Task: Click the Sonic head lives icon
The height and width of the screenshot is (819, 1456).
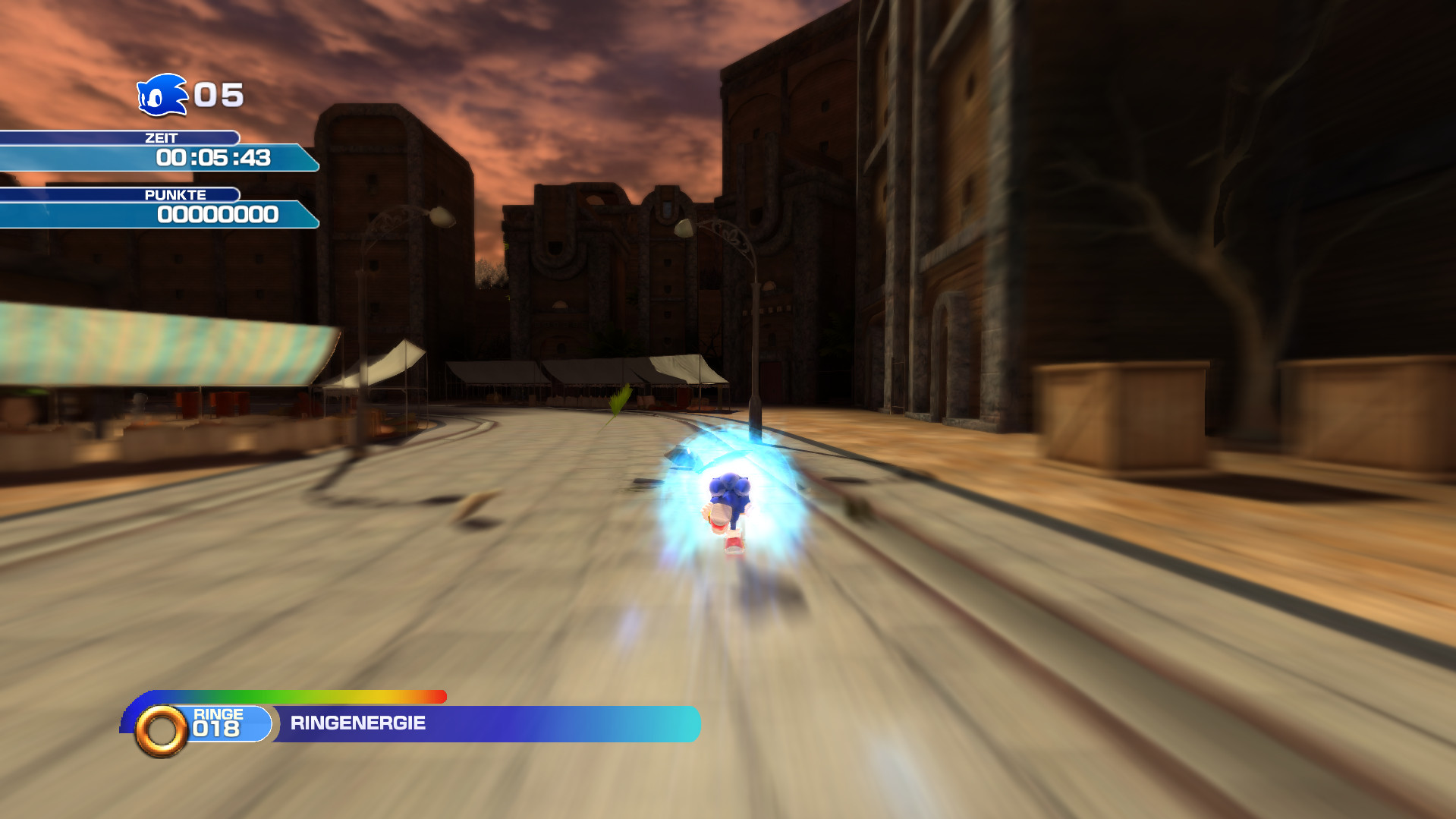Action: coord(162,95)
